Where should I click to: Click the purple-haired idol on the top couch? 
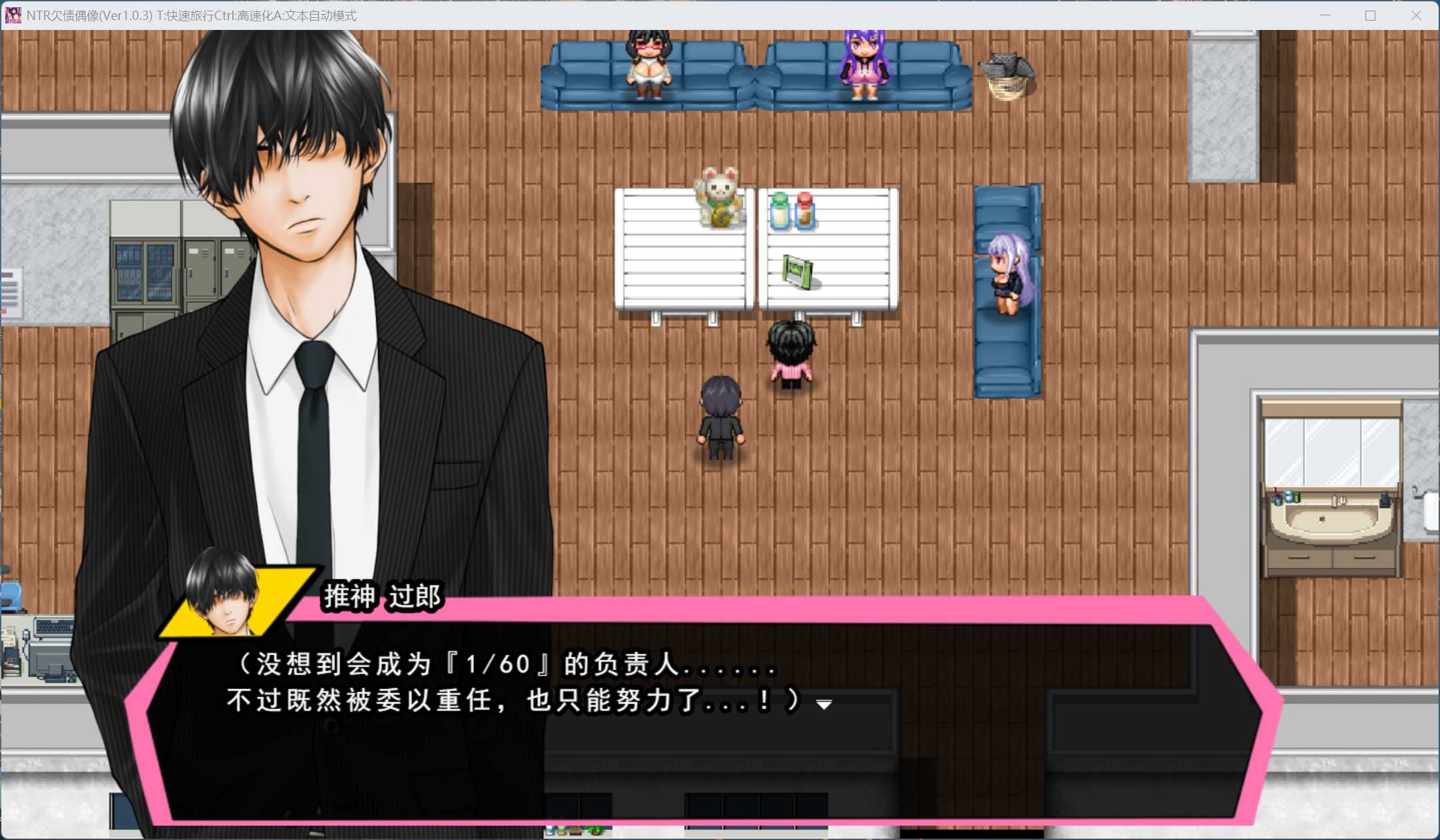[x=863, y=63]
